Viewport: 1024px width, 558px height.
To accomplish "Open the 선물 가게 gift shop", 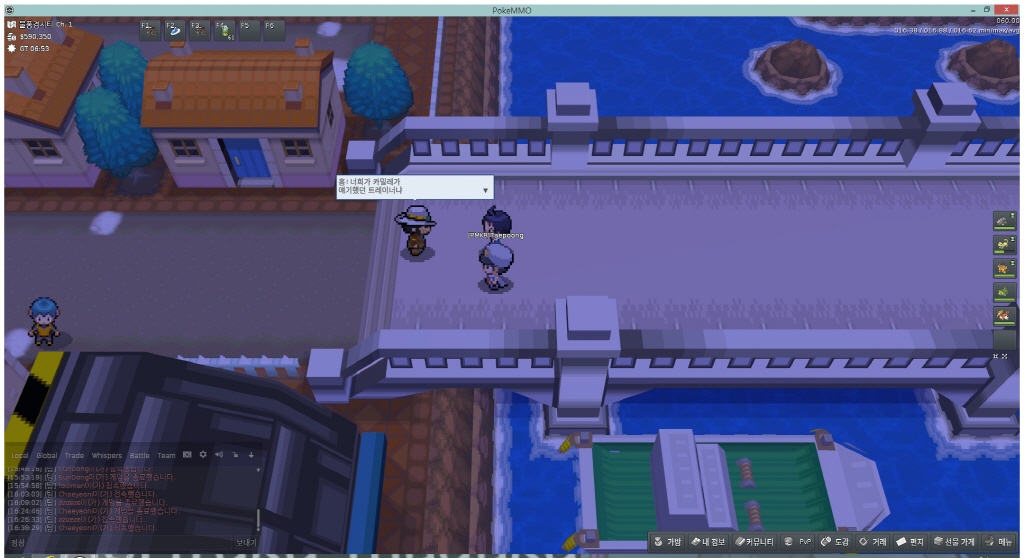I will point(954,541).
